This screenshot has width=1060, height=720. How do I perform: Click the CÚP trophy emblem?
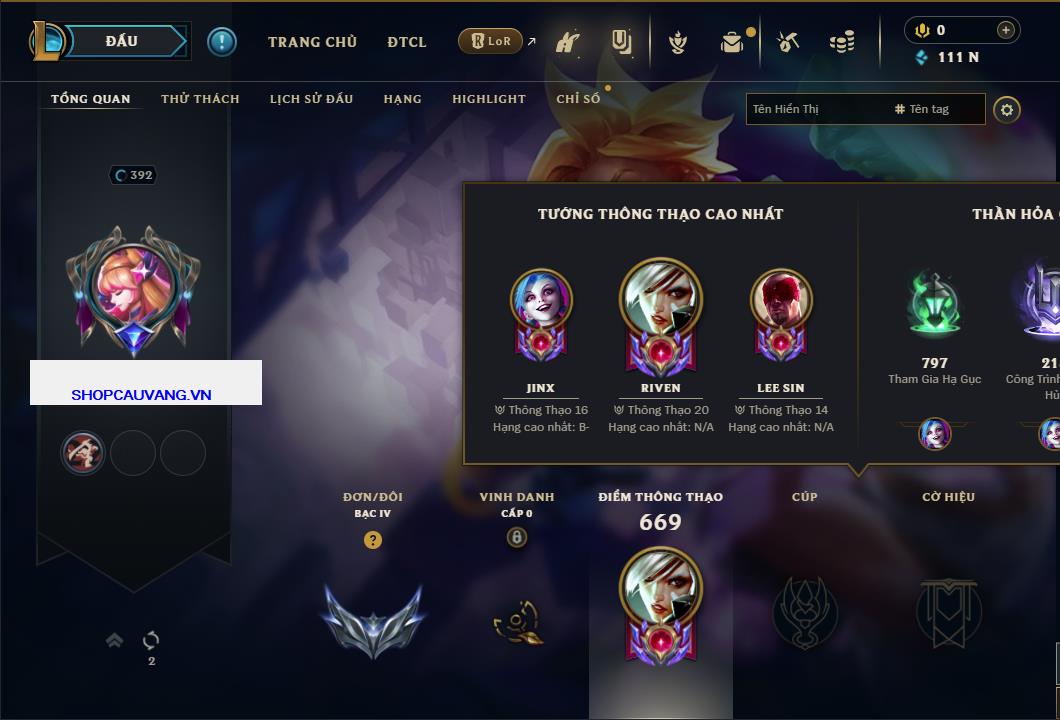pos(805,612)
